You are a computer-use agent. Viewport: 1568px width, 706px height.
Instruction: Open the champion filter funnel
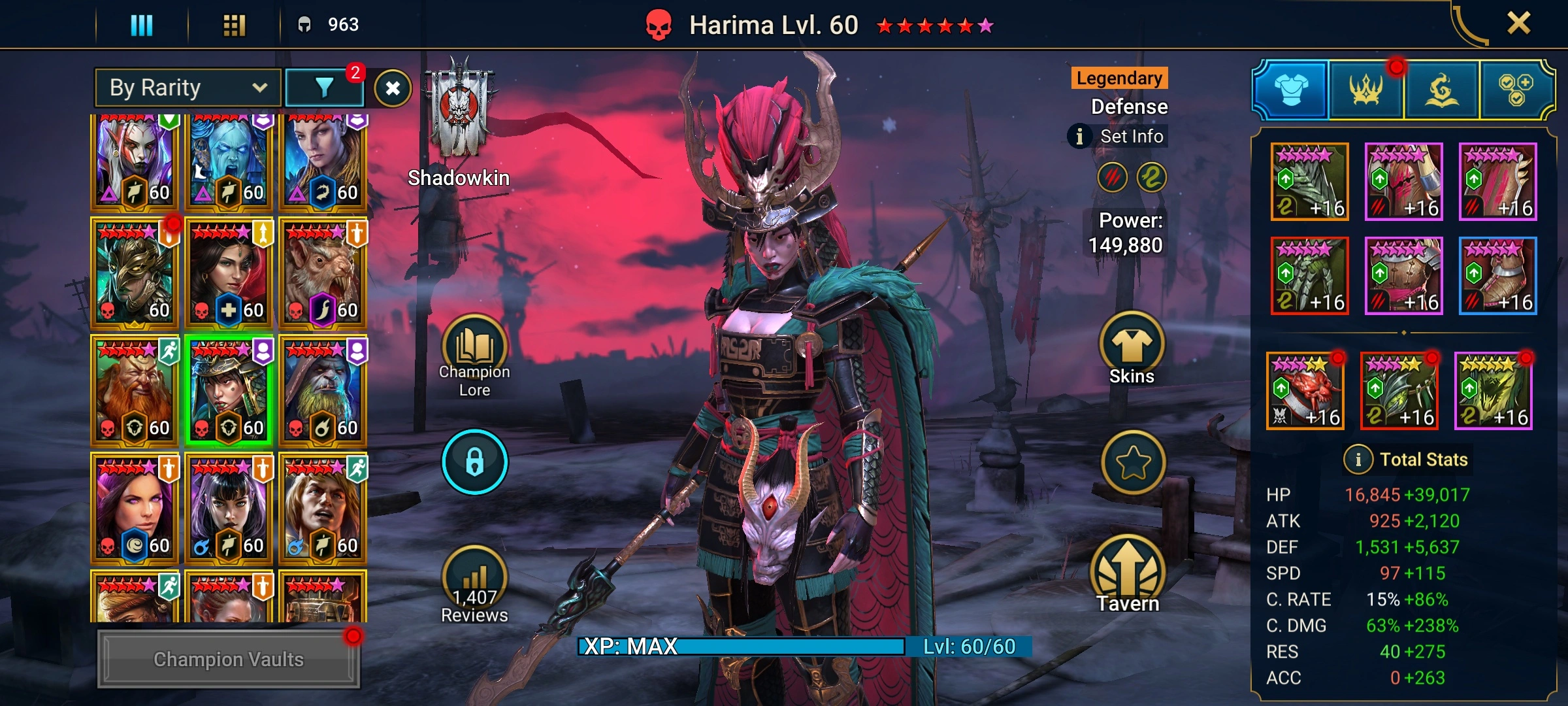(x=324, y=88)
